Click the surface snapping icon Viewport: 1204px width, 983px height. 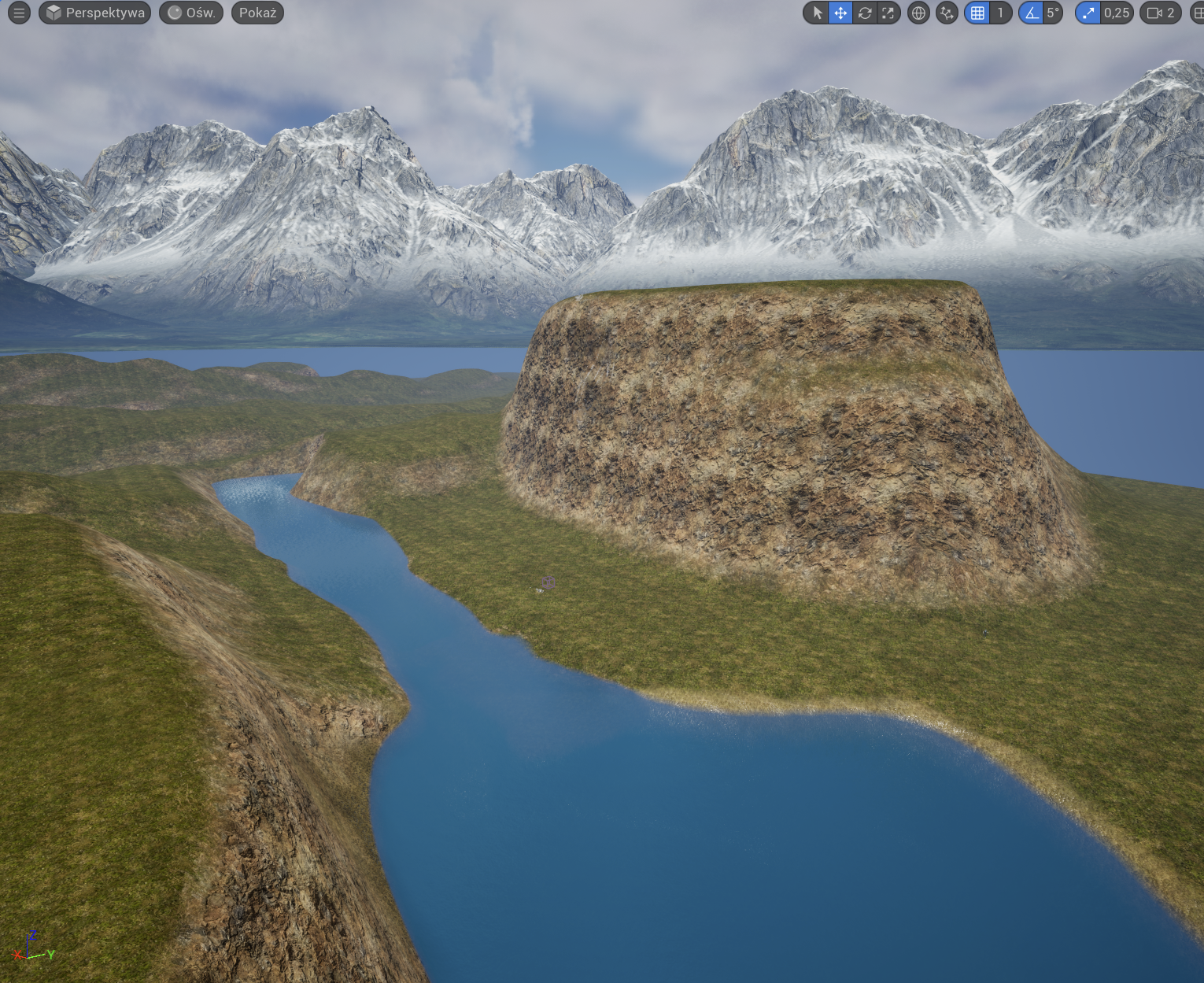[x=947, y=13]
